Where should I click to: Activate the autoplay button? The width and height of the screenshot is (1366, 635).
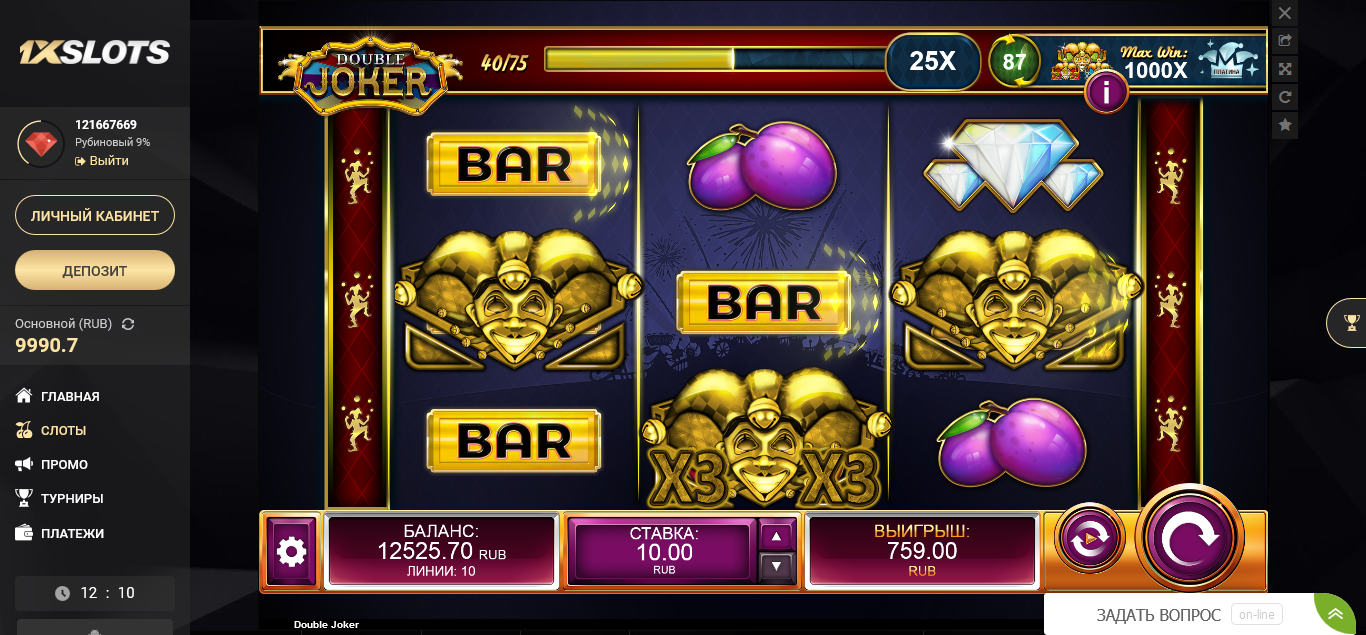pyautogui.click(x=1089, y=539)
